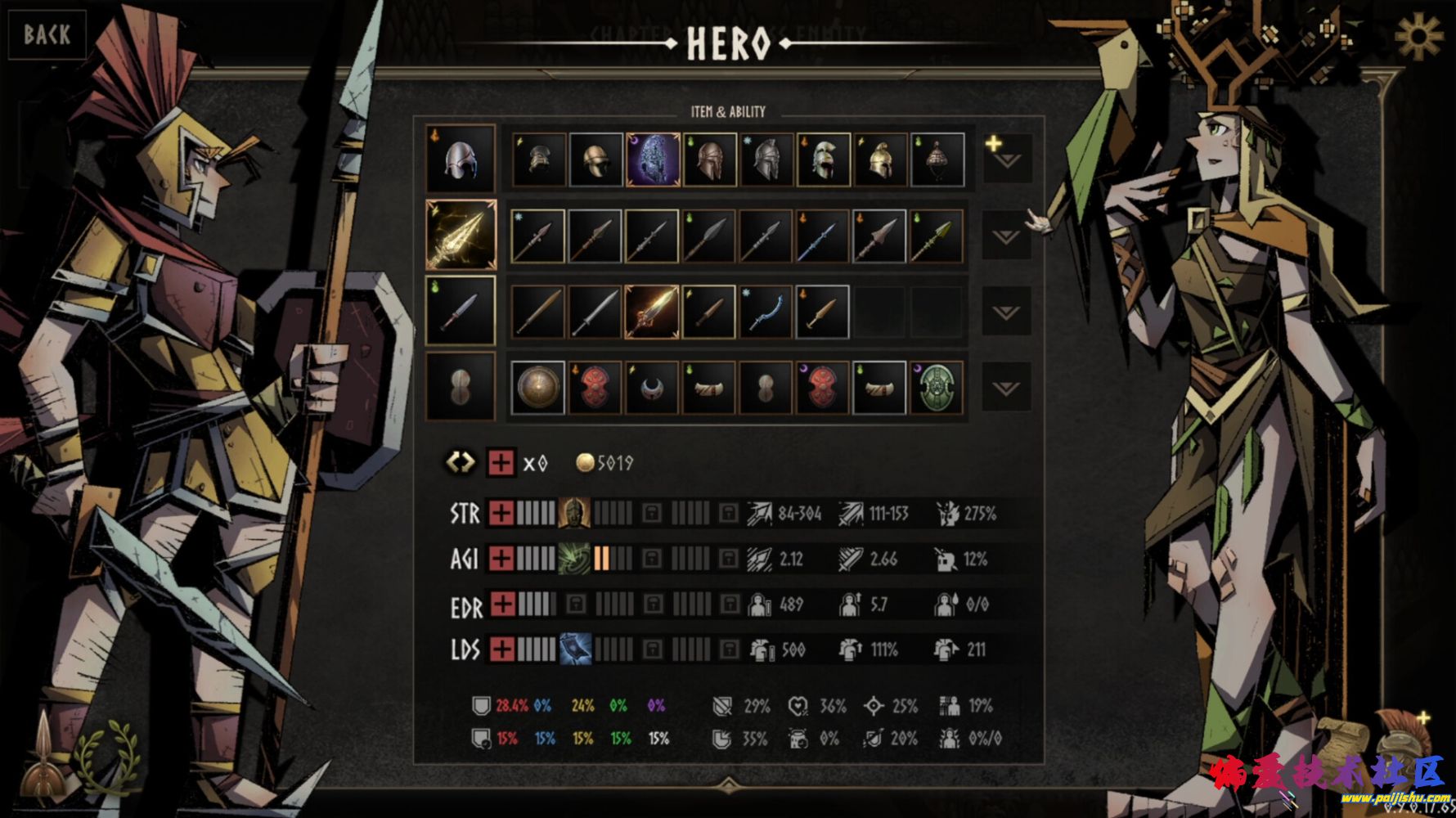Click the gold swap arrows icon
The image size is (1456, 818).
click(460, 462)
